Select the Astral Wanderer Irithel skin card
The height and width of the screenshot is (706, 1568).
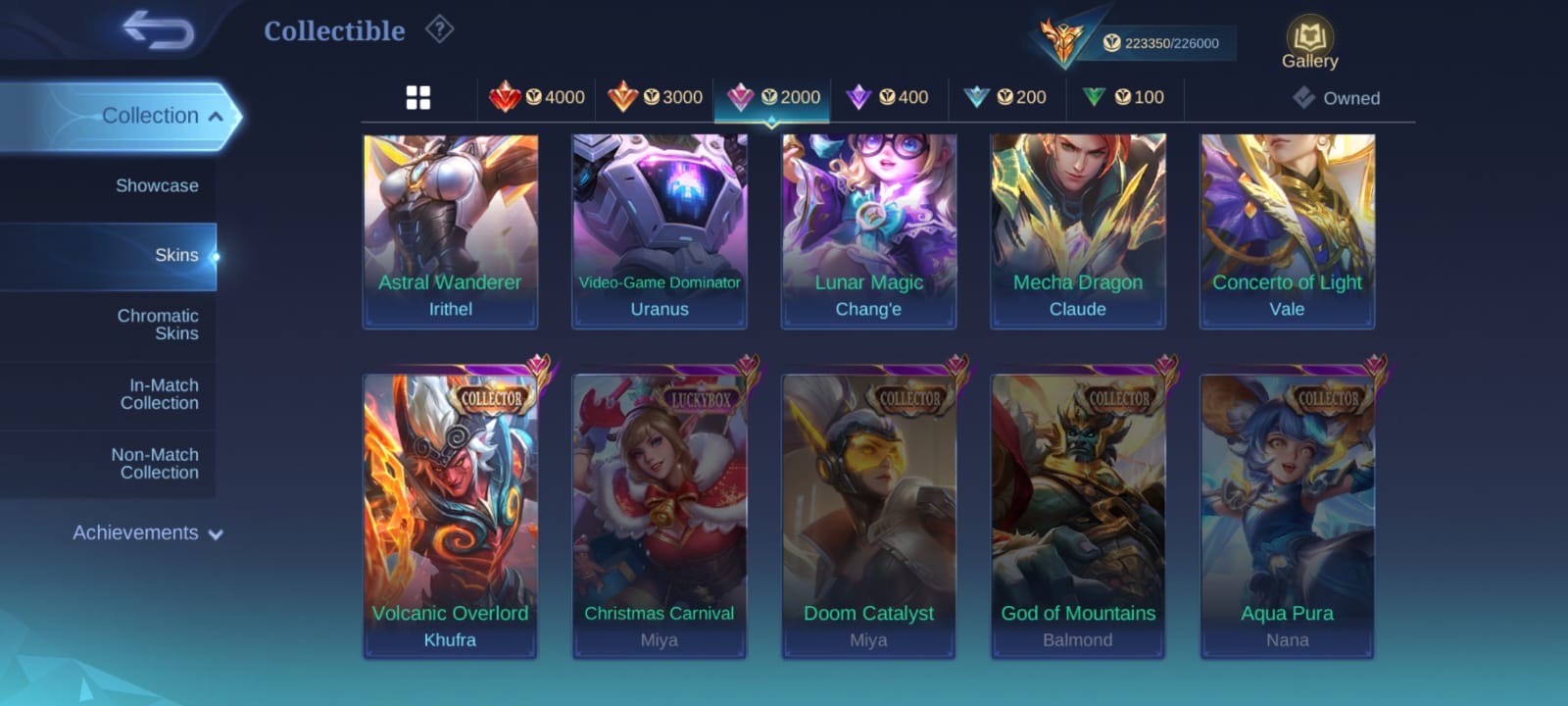click(451, 230)
